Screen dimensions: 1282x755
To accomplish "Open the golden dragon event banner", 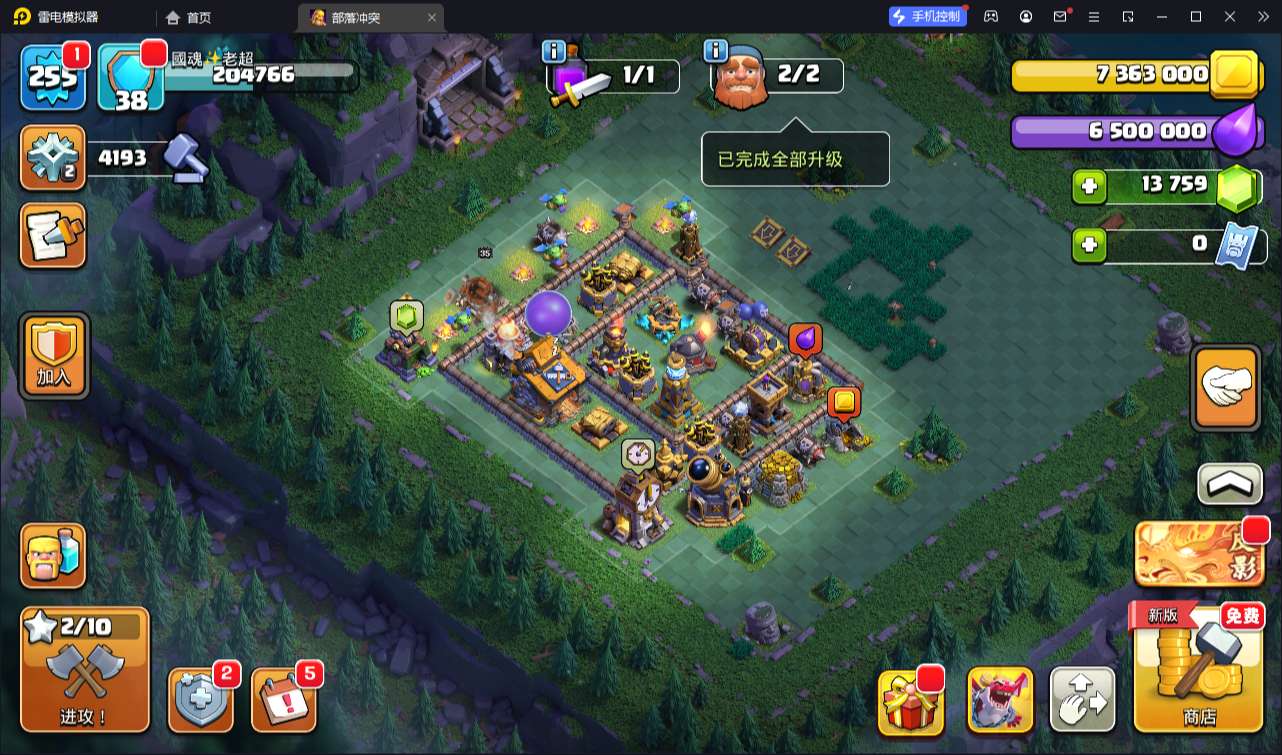I will (1200, 553).
